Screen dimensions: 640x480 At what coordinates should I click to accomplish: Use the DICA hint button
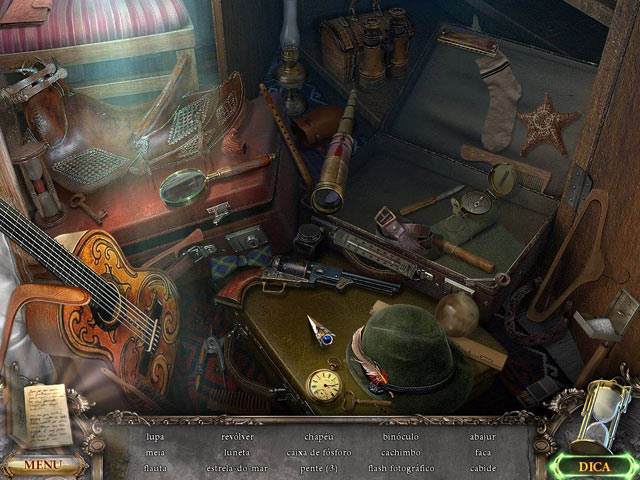click(x=600, y=465)
